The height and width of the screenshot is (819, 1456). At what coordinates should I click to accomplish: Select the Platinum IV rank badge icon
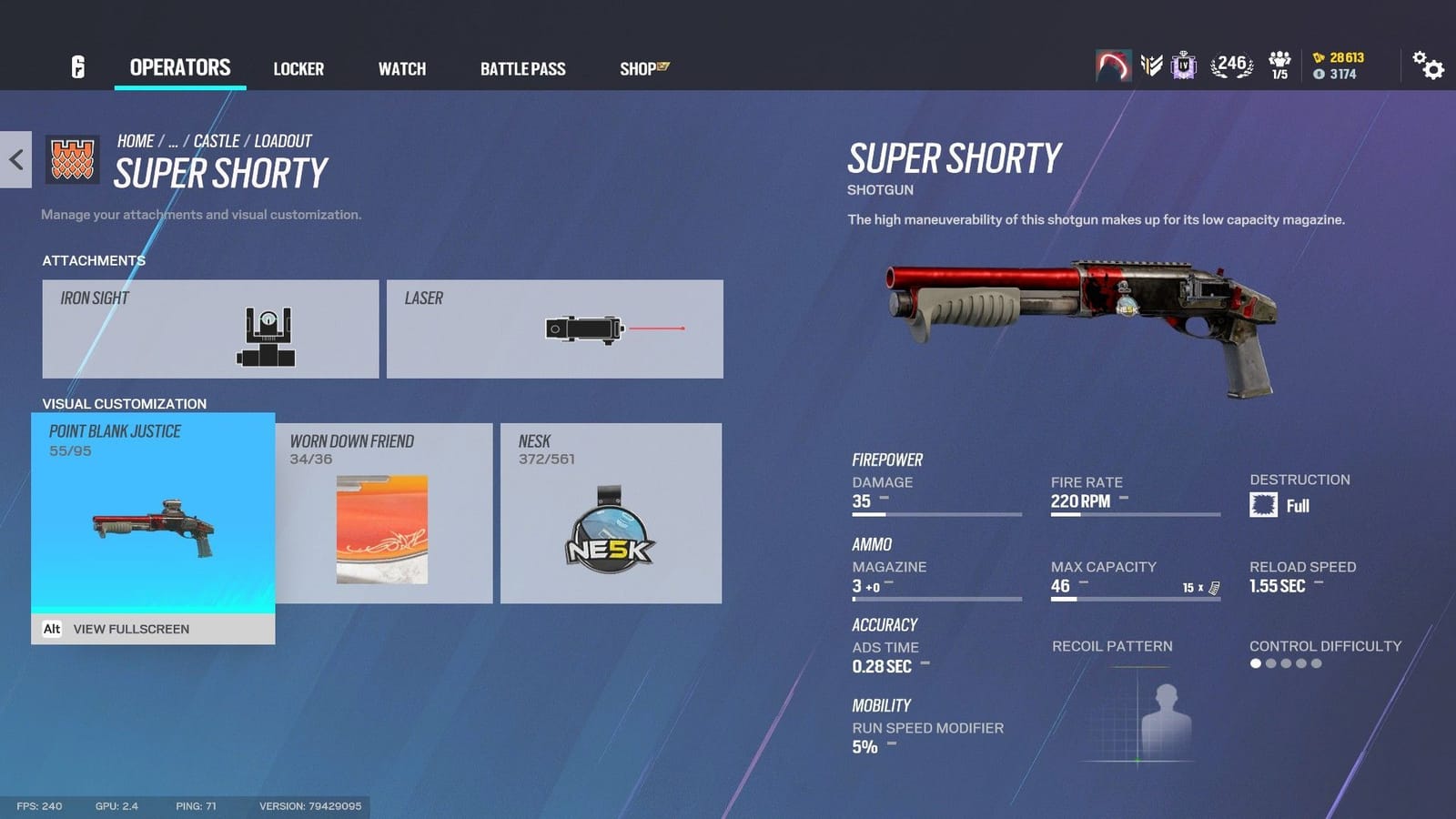(x=1183, y=65)
